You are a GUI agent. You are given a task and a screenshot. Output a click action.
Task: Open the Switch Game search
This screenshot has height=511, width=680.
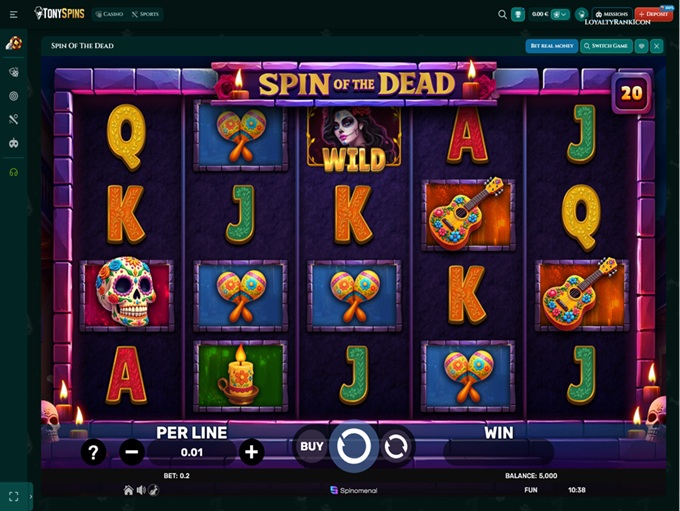pos(606,46)
